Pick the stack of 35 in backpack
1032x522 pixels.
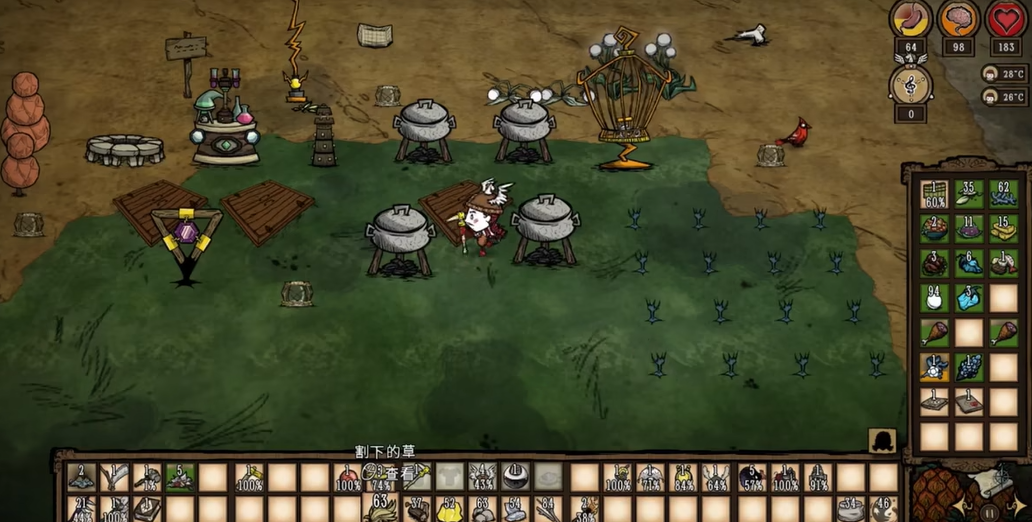[x=969, y=195]
